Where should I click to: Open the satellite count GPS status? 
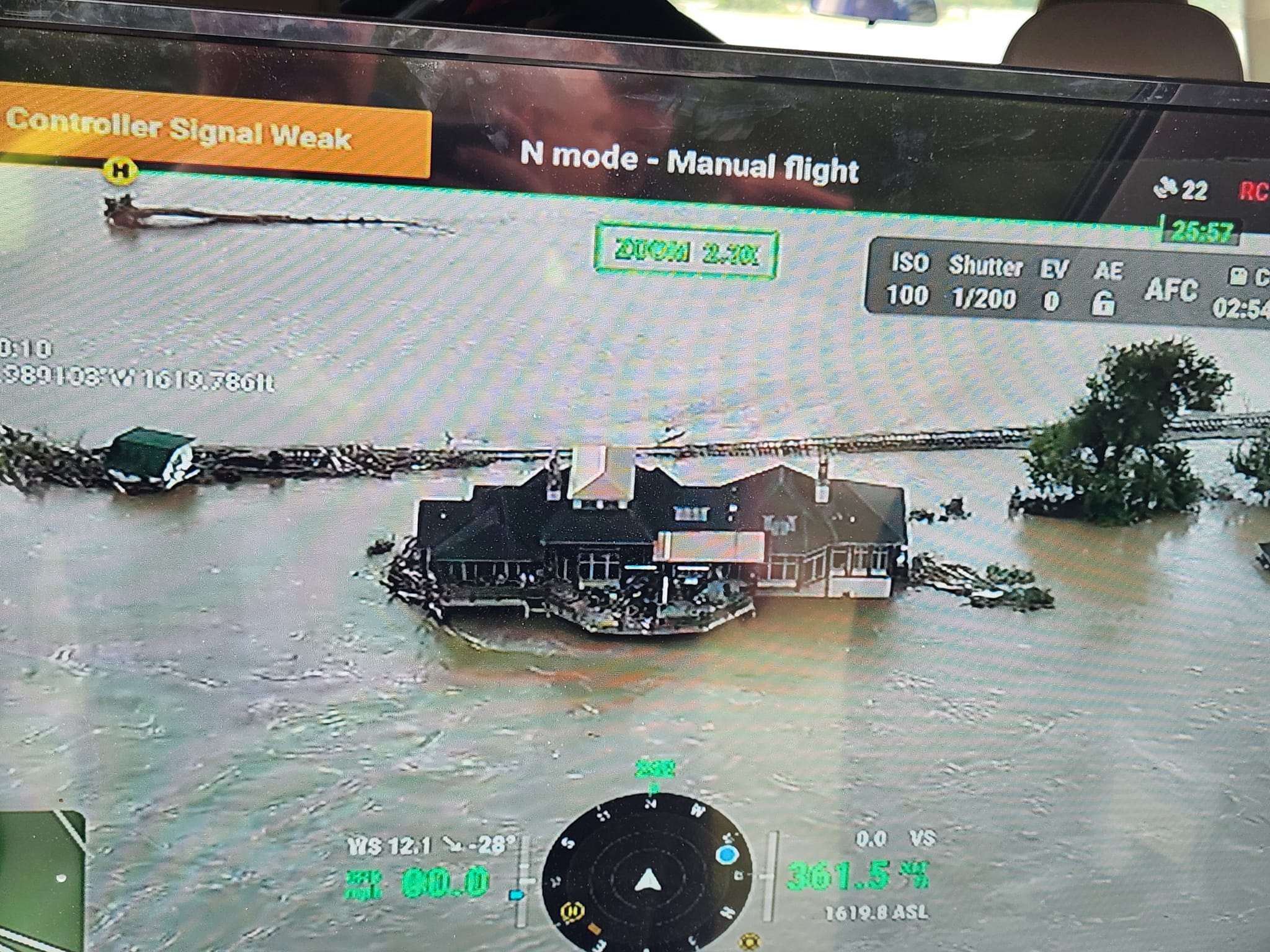1183,189
